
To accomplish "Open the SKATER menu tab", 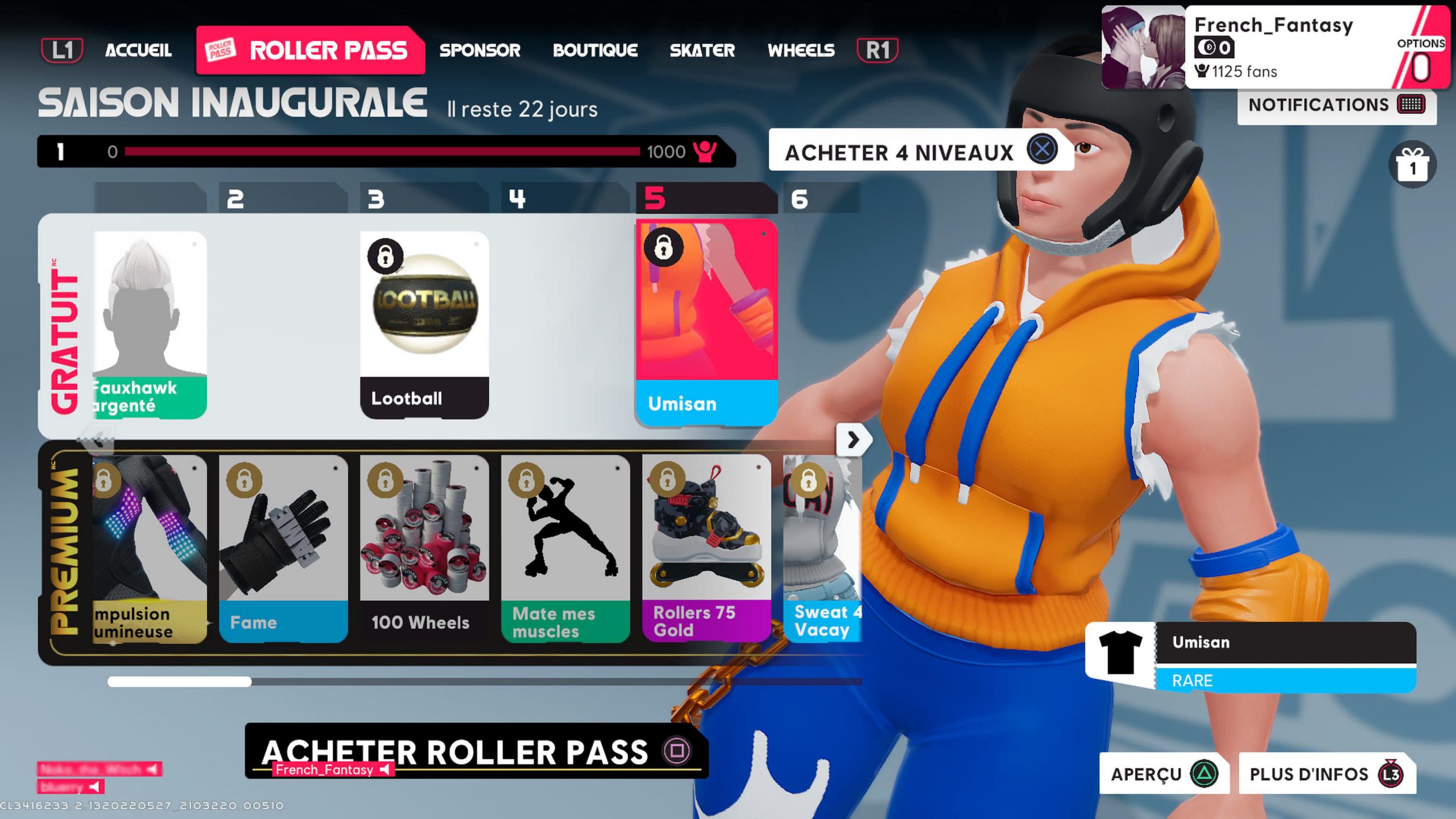I will (702, 50).
